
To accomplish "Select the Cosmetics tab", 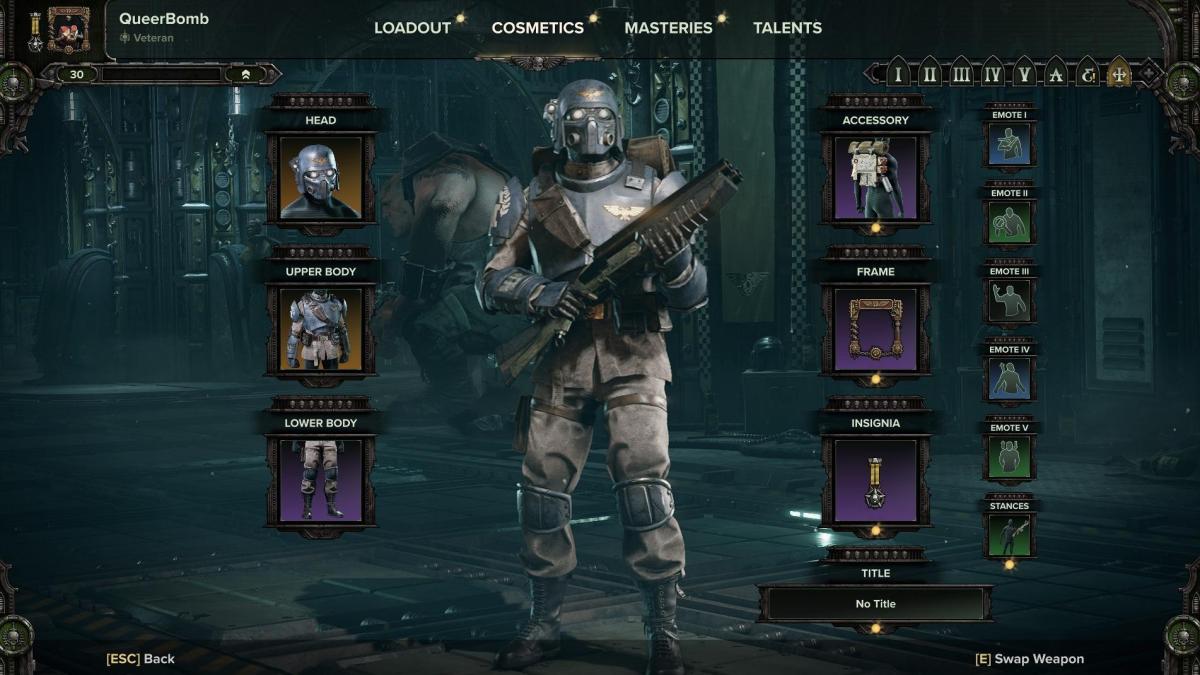I will click(x=537, y=28).
